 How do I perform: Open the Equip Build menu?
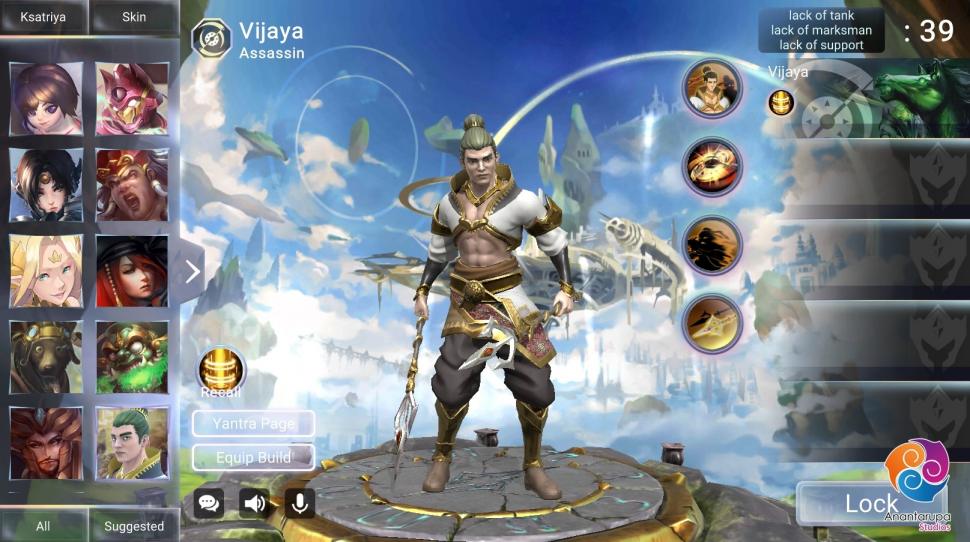(x=253, y=458)
